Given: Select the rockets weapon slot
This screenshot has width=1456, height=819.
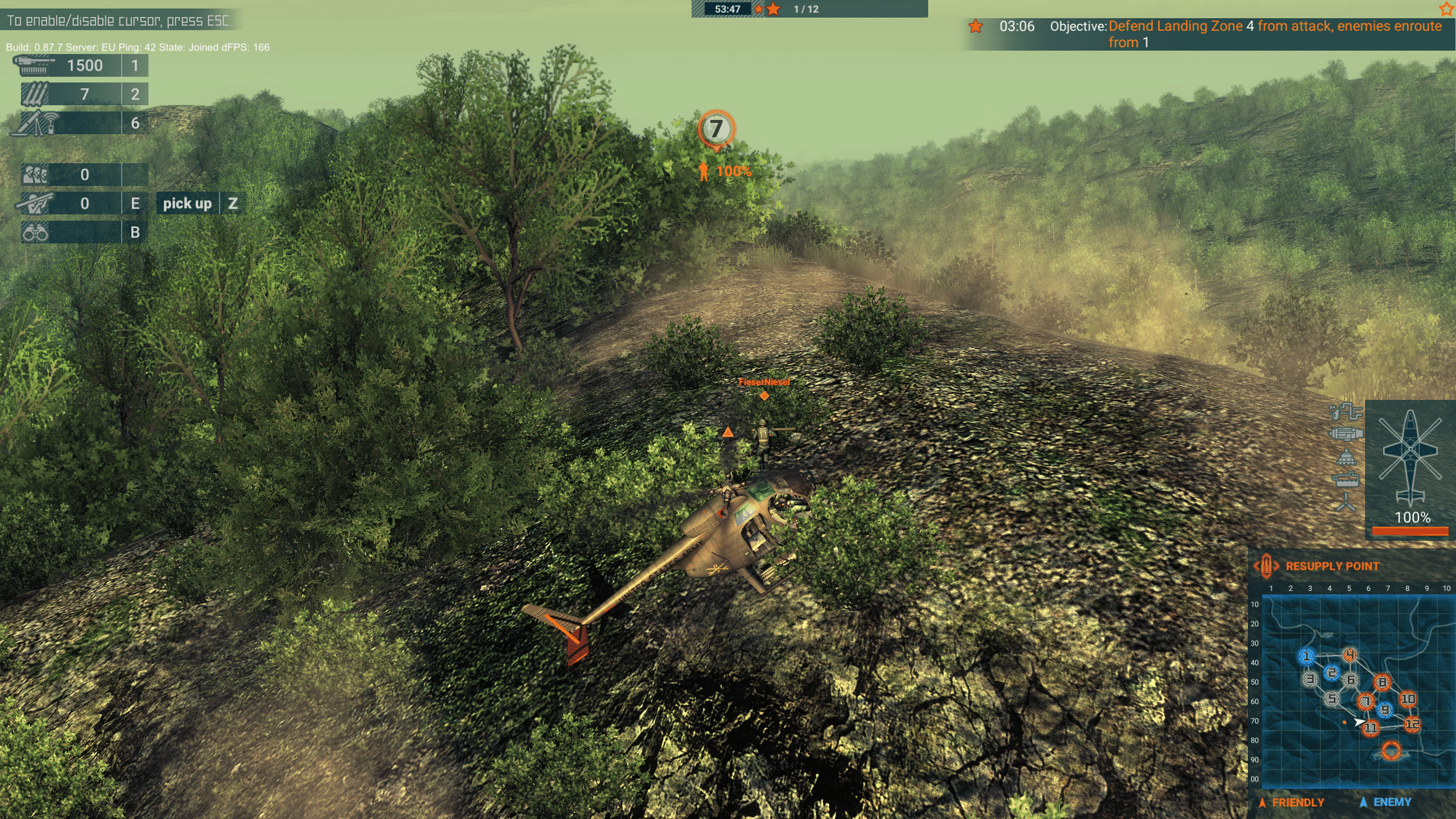Looking at the screenshot, I should (x=80, y=94).
